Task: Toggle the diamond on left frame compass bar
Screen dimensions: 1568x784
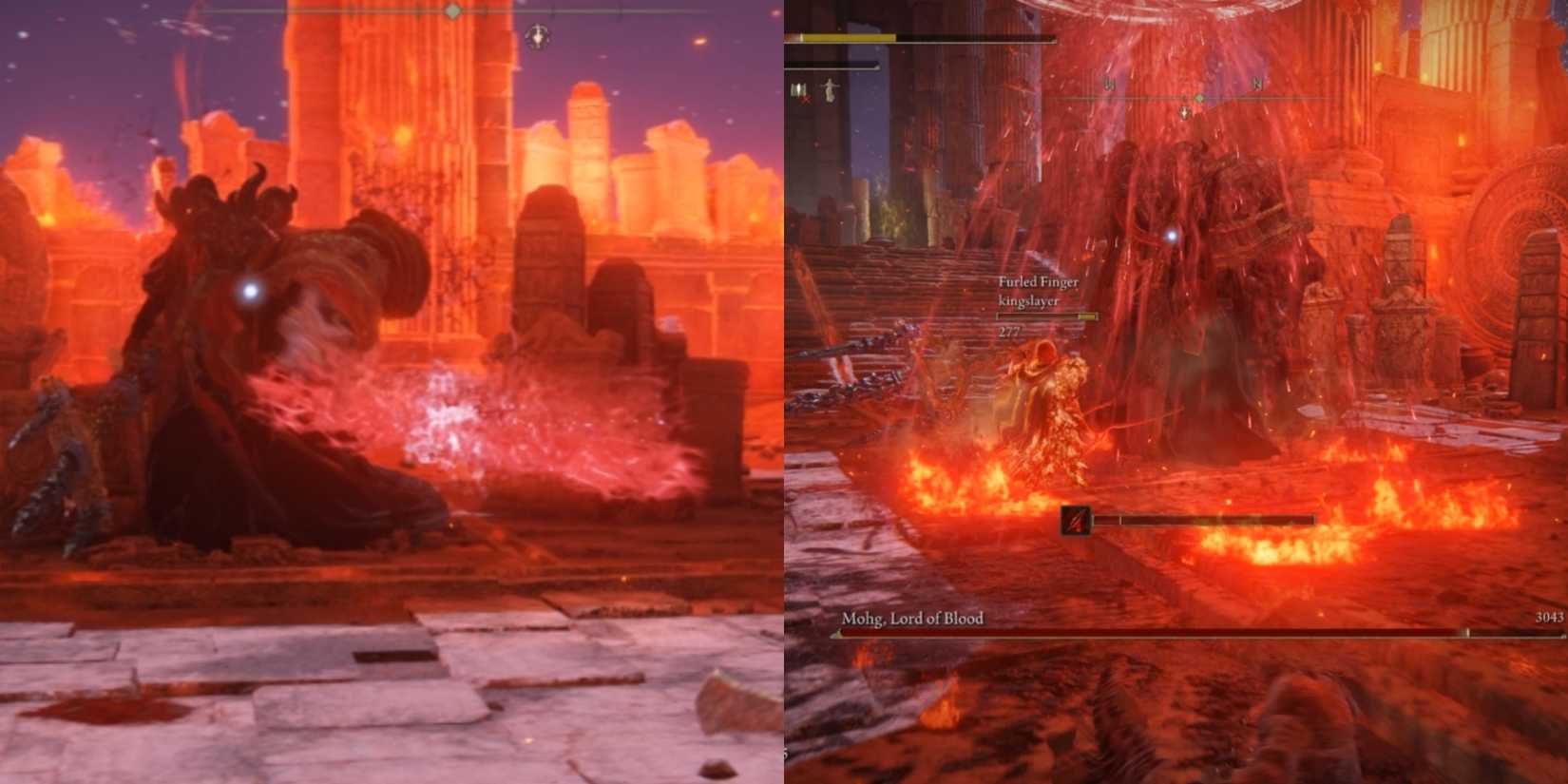Action: point(452,10)
